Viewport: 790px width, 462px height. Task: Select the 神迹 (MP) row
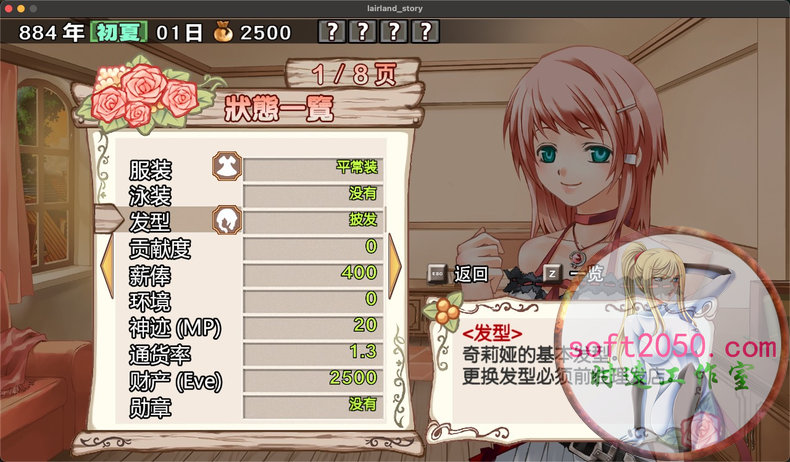(x=255, y=326)
